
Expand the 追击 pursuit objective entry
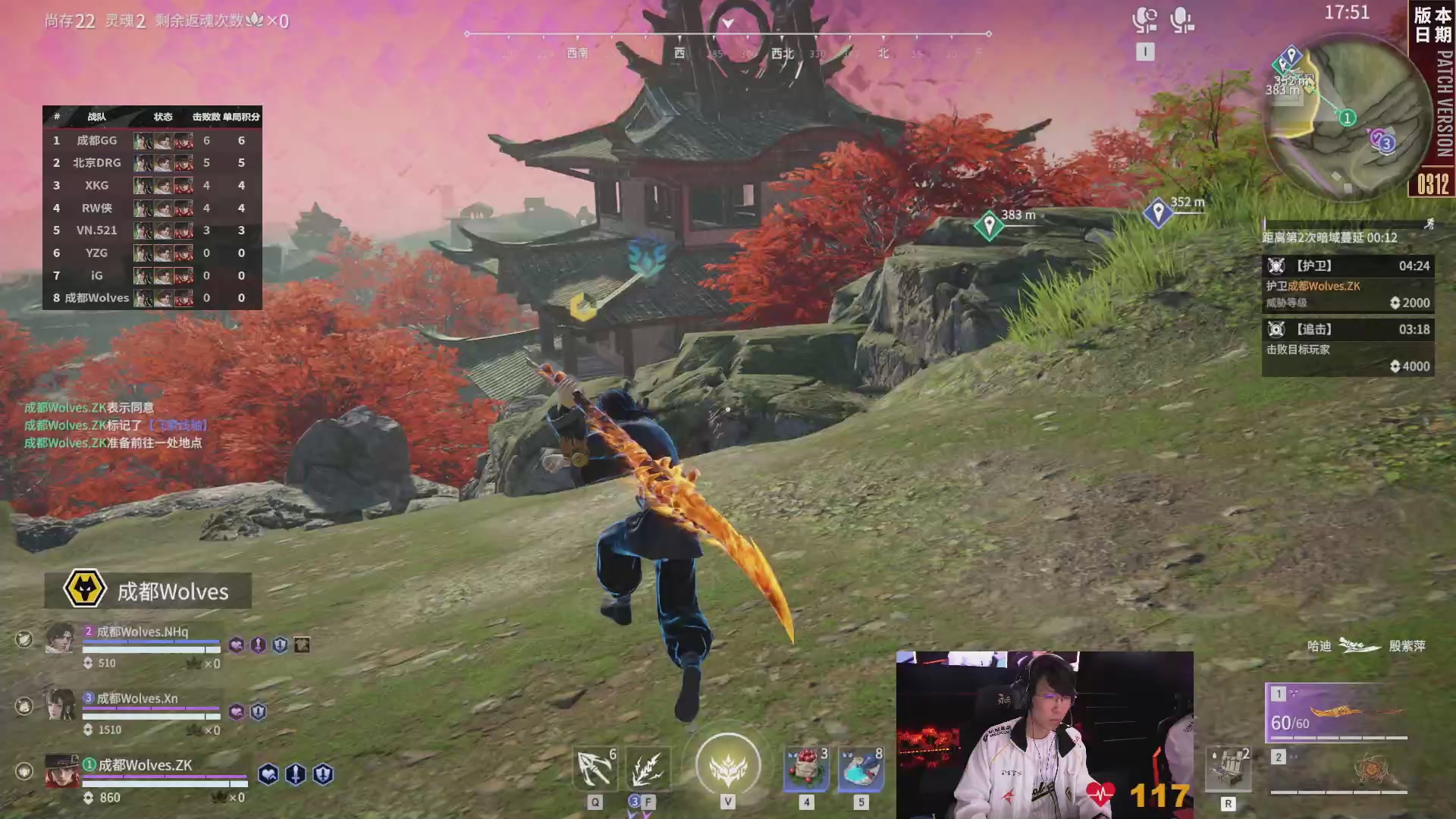(1348, 329)
